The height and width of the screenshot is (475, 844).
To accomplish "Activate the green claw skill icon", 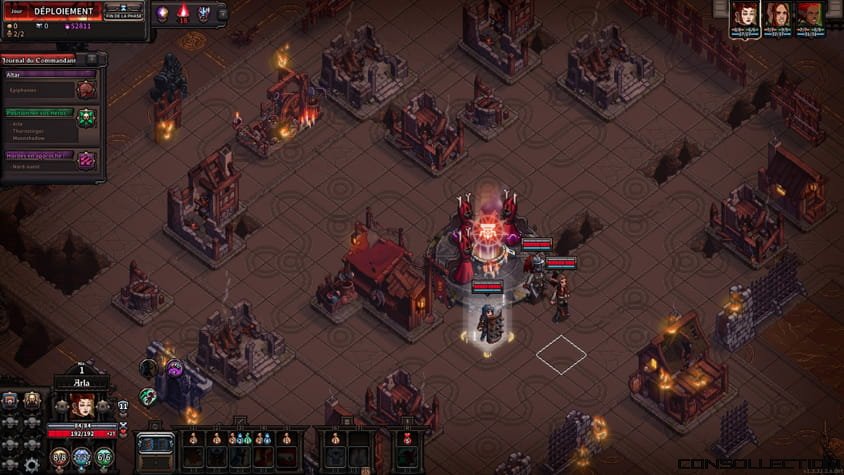I will (148, 396).
